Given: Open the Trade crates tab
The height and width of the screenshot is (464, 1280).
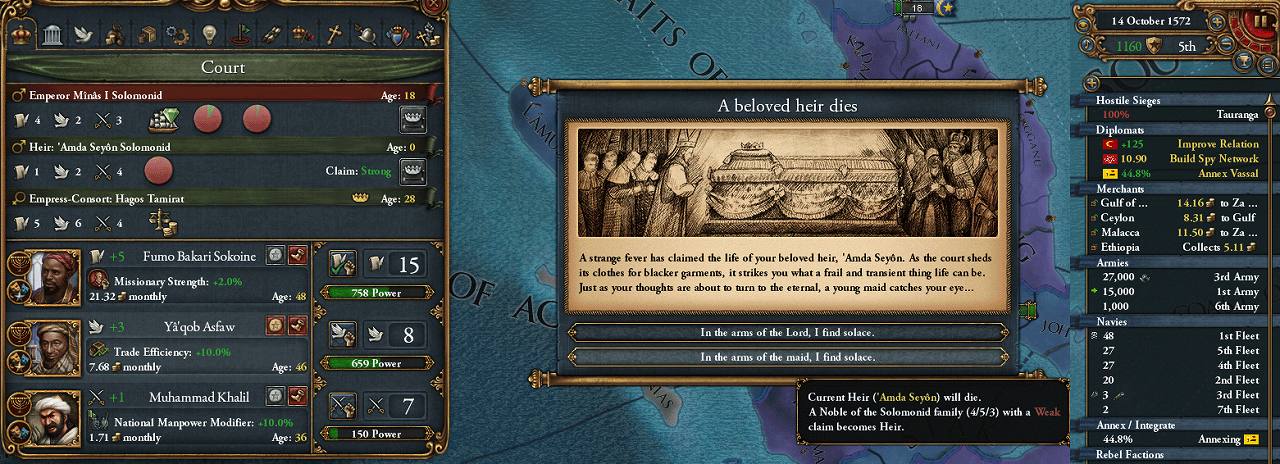Looking at the screenshot, I should tap(146, 34).
